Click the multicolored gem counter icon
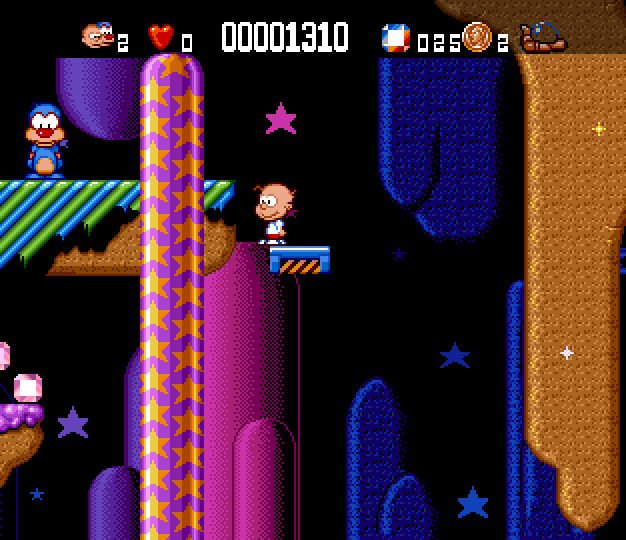This screenshot has width=626, height=540. point(396,38)
